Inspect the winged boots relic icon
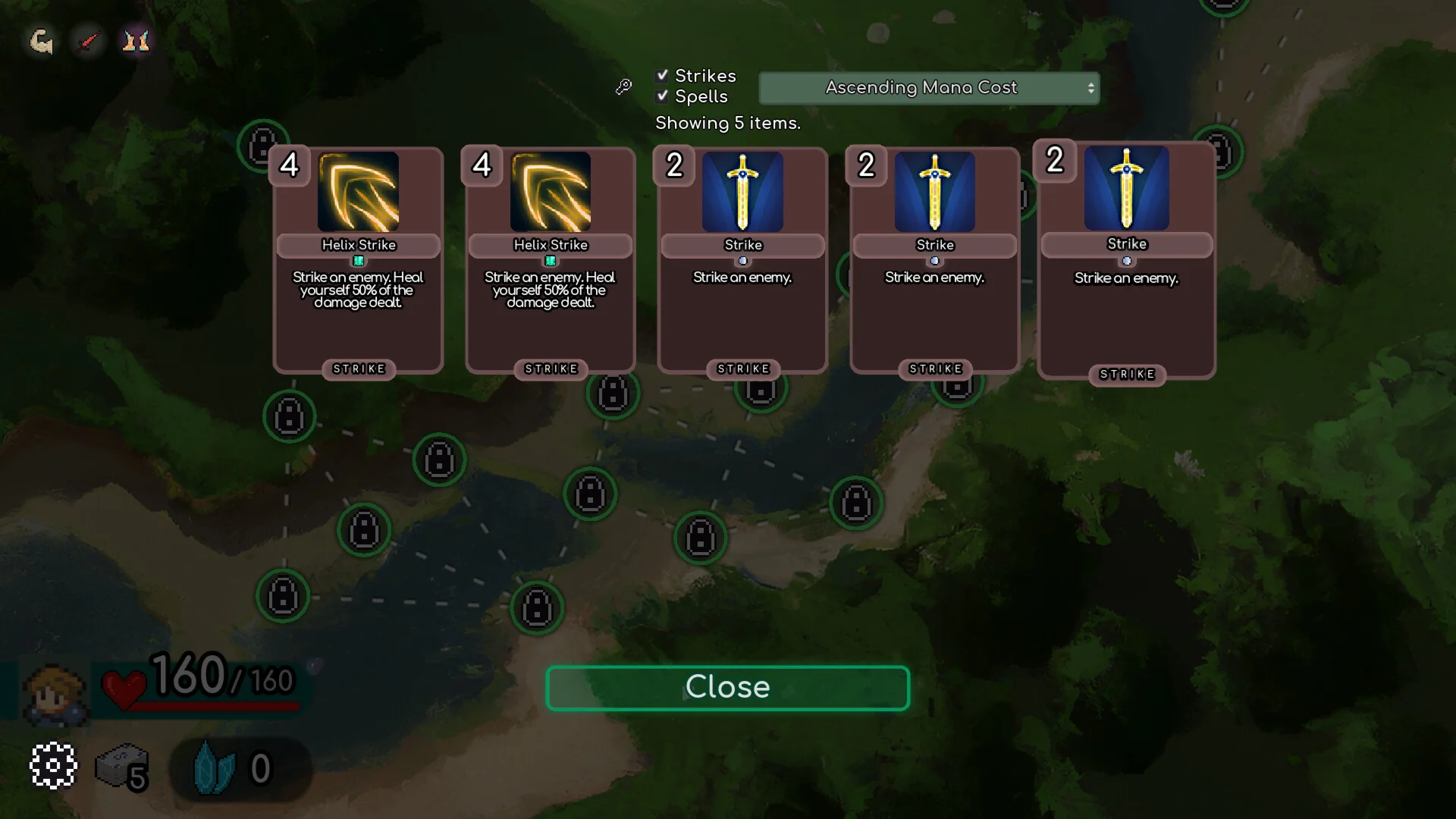 [136, 41]
